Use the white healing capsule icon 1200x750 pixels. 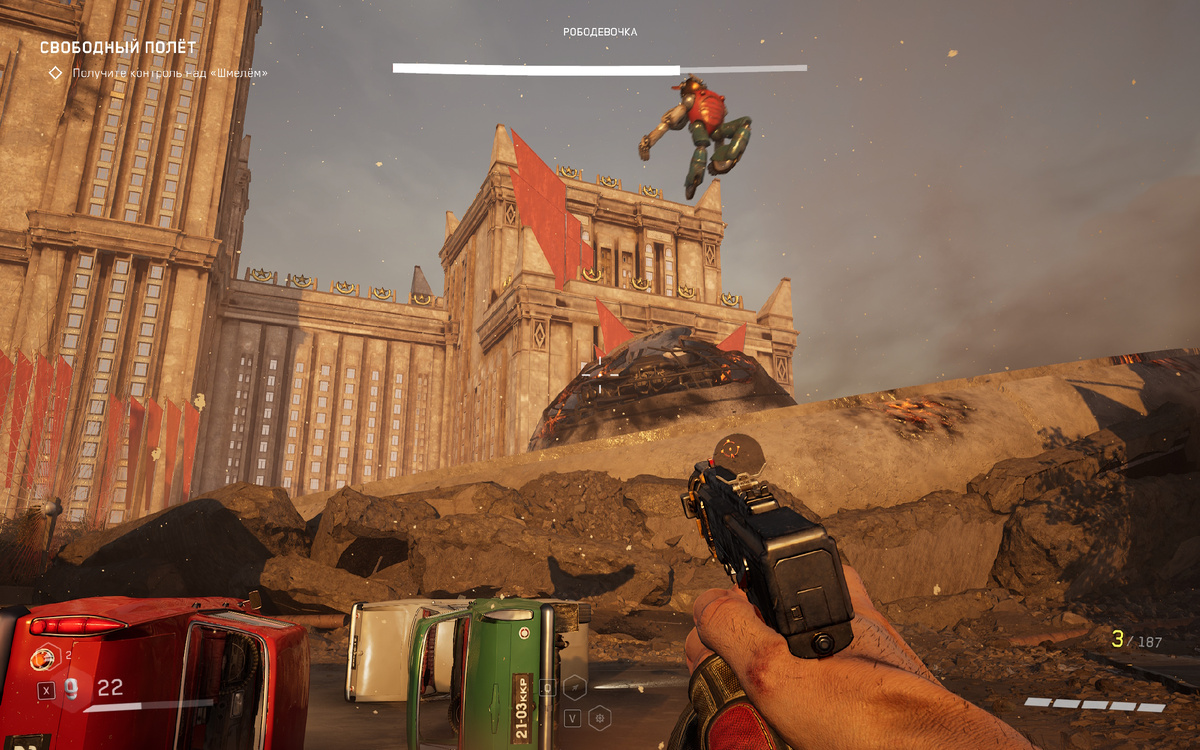click(73, 690)
